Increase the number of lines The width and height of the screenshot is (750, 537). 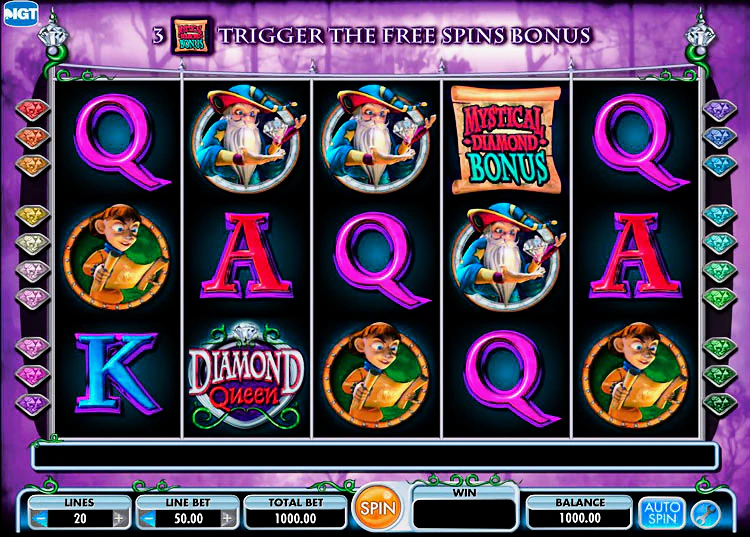119,519
